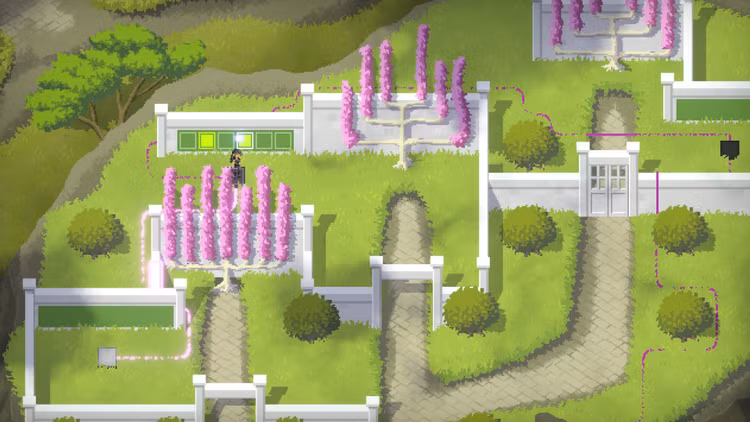750x422 pixels.
Task: Toggle the lit yellow puzzle tile without the cursor
Action: [208, 140]
